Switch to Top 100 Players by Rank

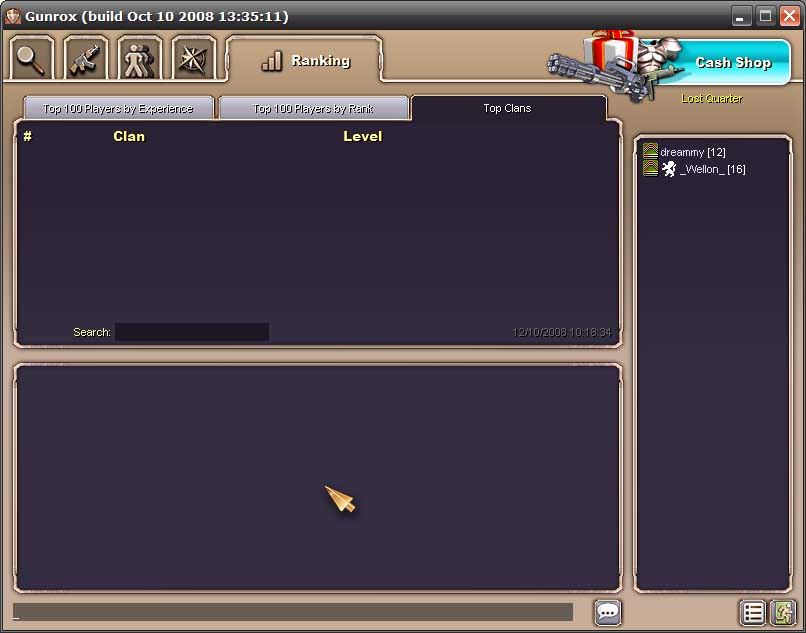click(313, 108)
